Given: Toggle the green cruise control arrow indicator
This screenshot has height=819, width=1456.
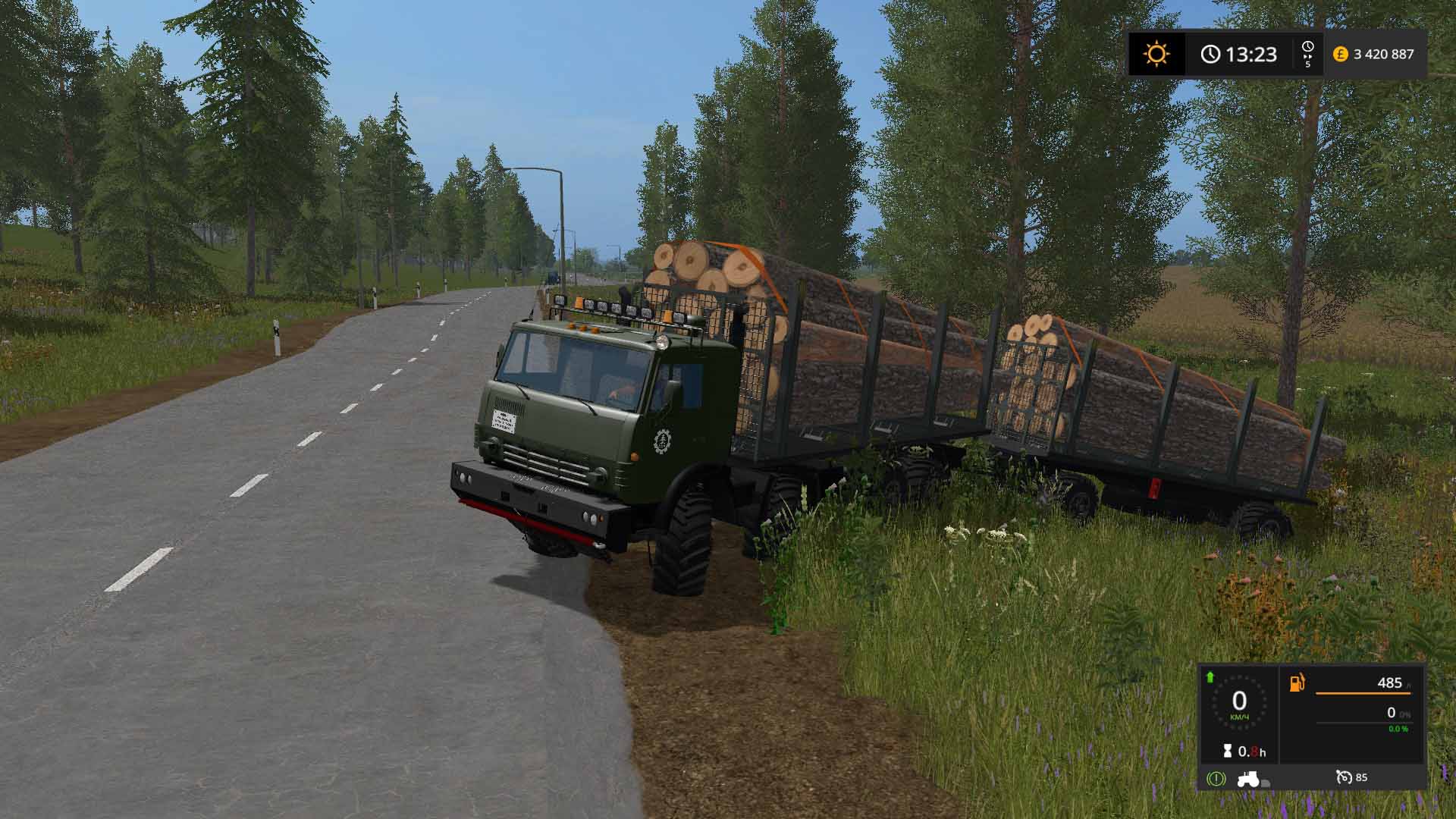Looking at the screenshot, I should point(1209,679).
